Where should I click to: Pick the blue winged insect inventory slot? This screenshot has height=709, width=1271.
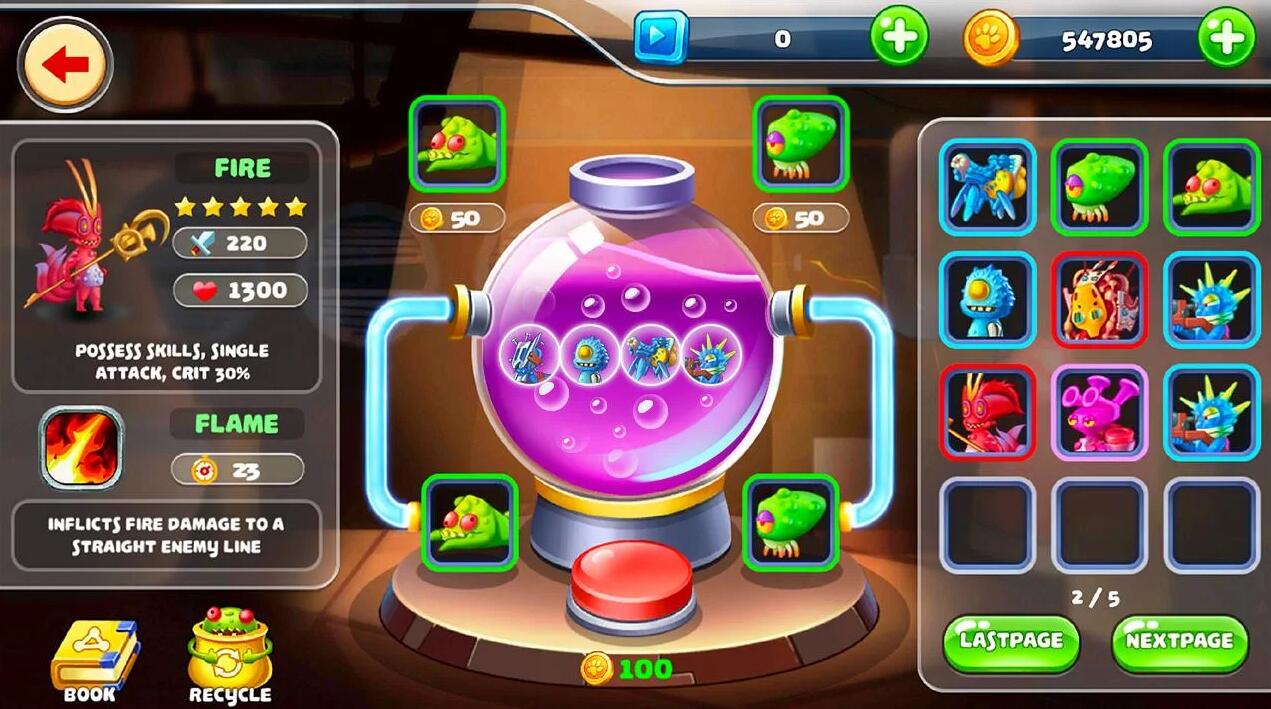pyautogui.click(x=988, y=187)
